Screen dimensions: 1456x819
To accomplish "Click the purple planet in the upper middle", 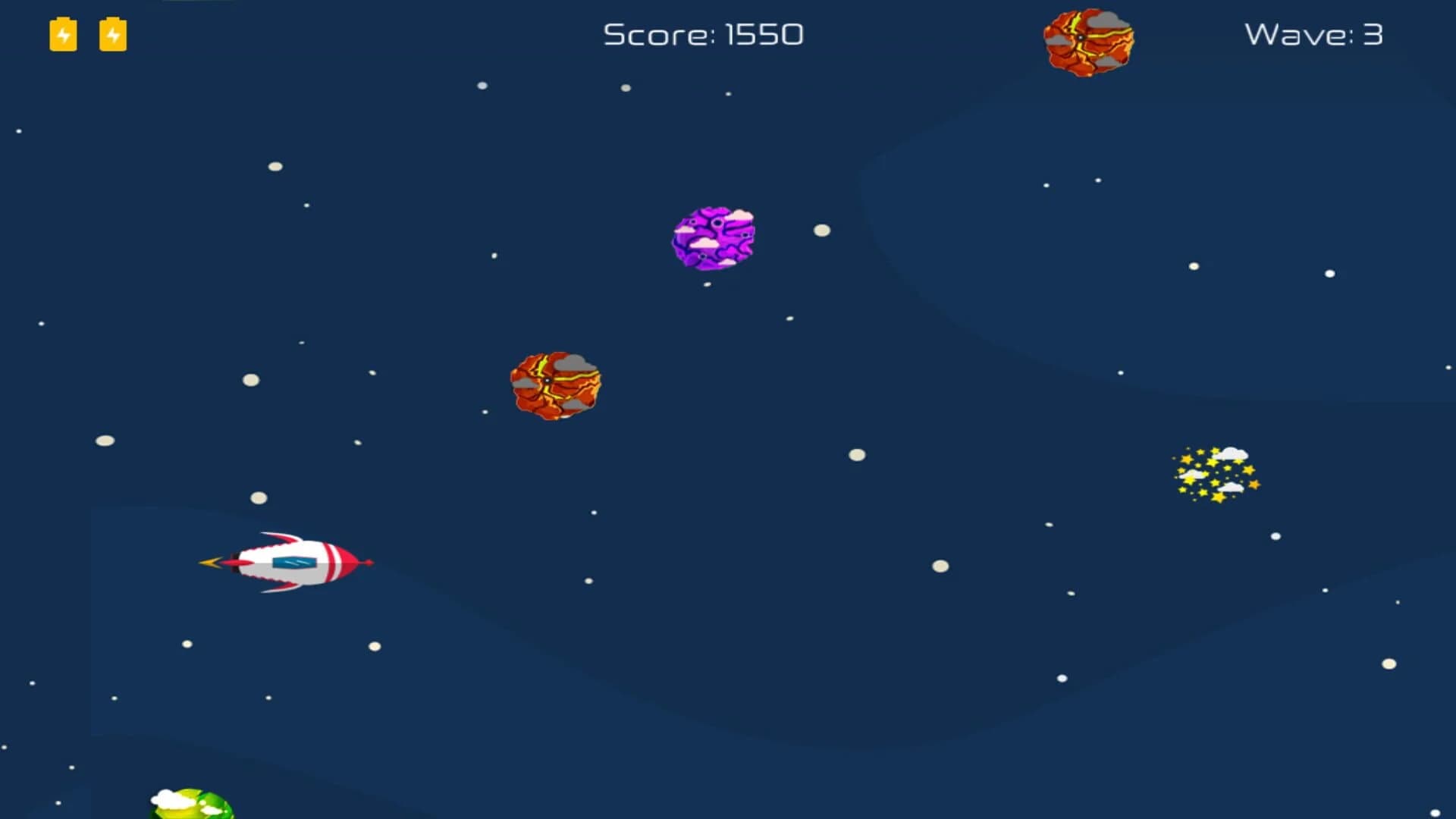I will point(714,237).
